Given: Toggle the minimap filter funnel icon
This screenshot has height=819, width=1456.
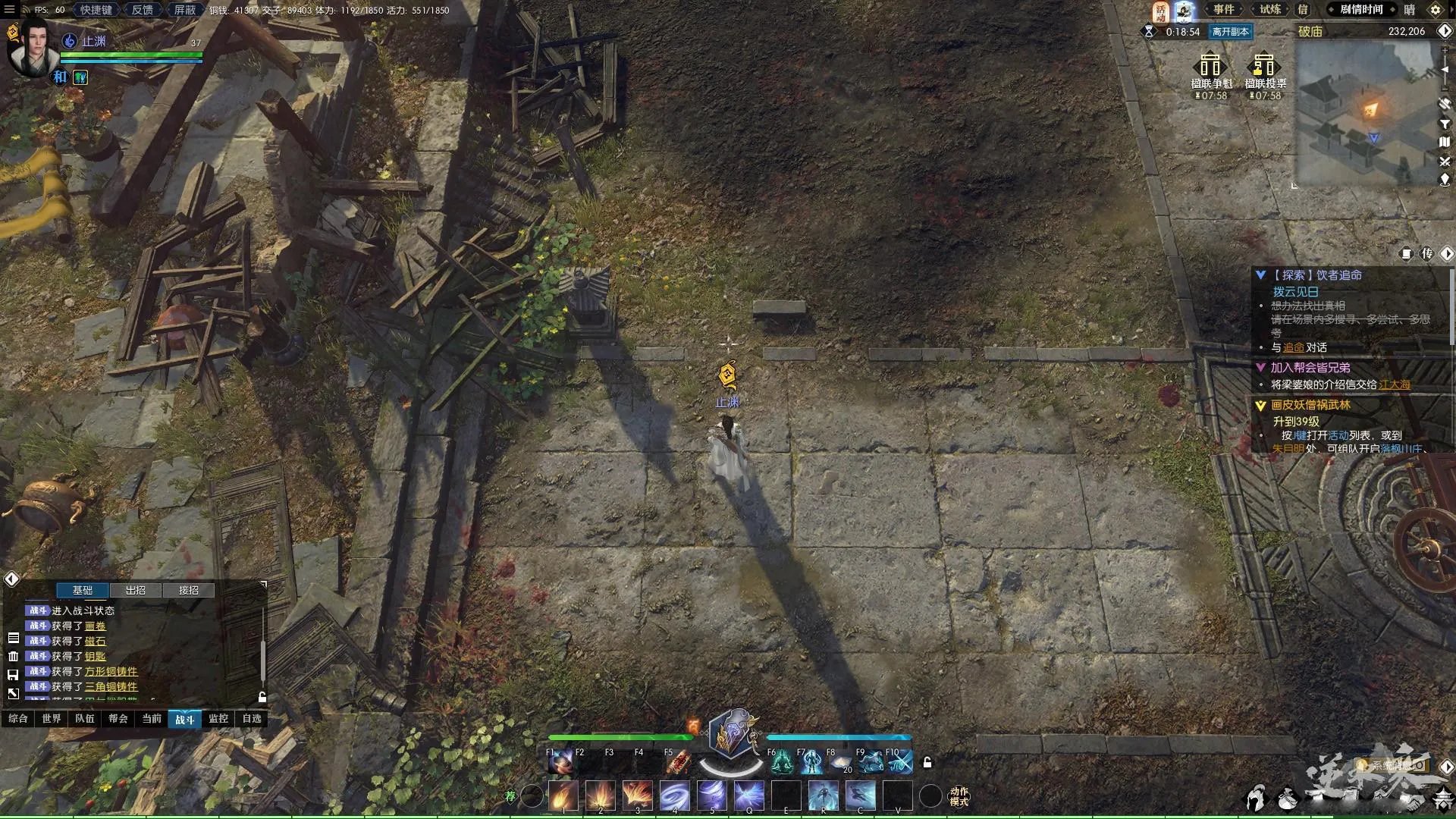Looking at the screenshot, I should point(1445,124).
